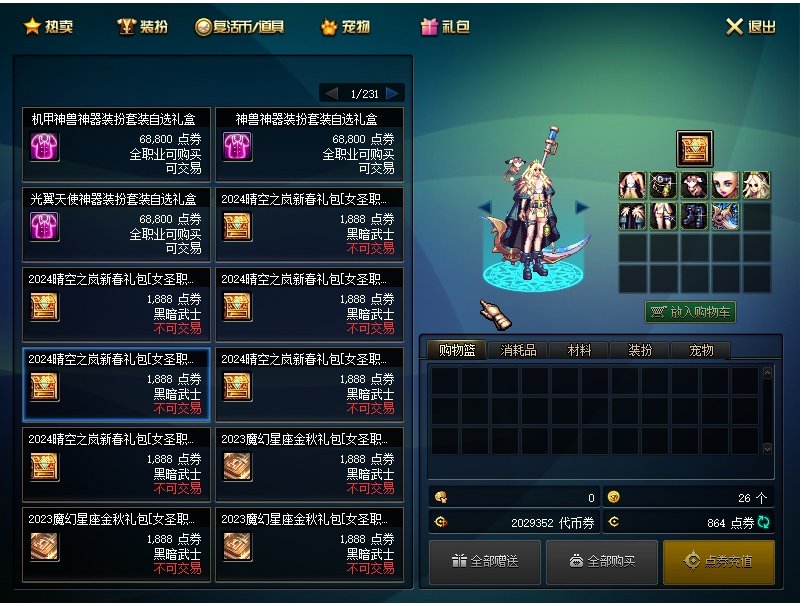Exit the shop with 退出
This screenshot has width=804, height=606.
click(750, 27)
